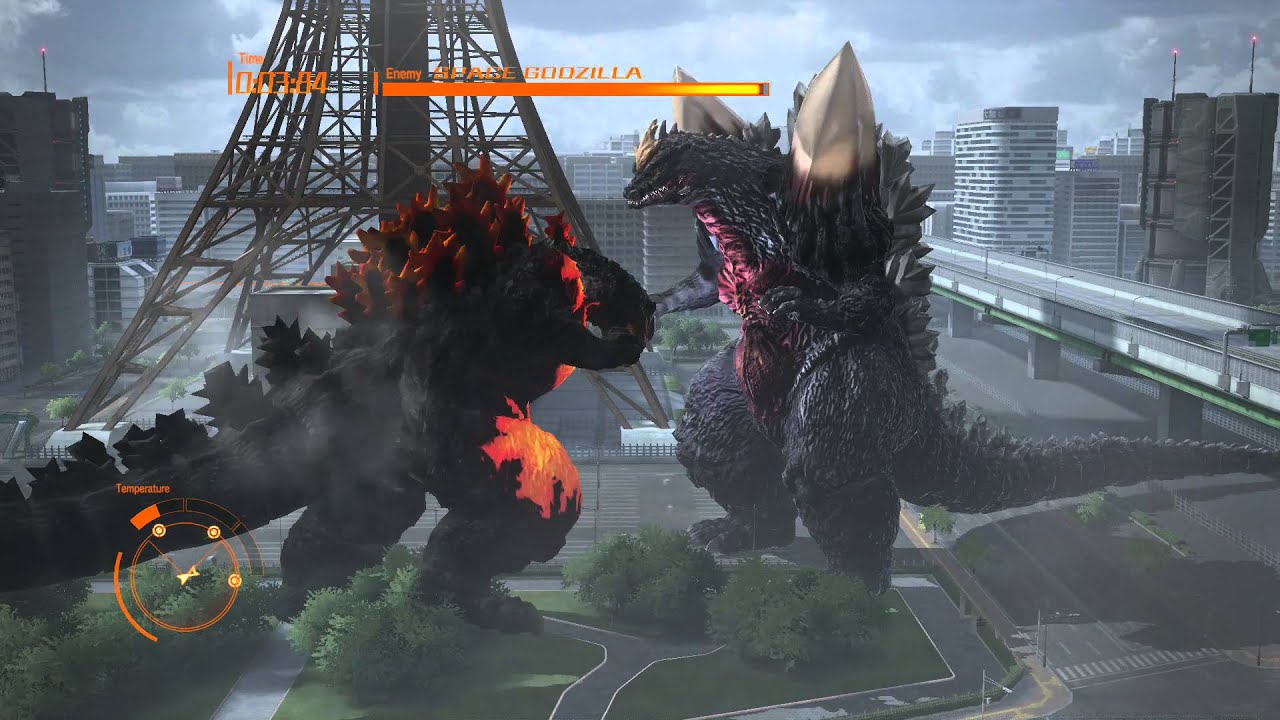Click the upper-right enemy blip on the radar
The image size is (1280, 720).
[x=213, y=531]
